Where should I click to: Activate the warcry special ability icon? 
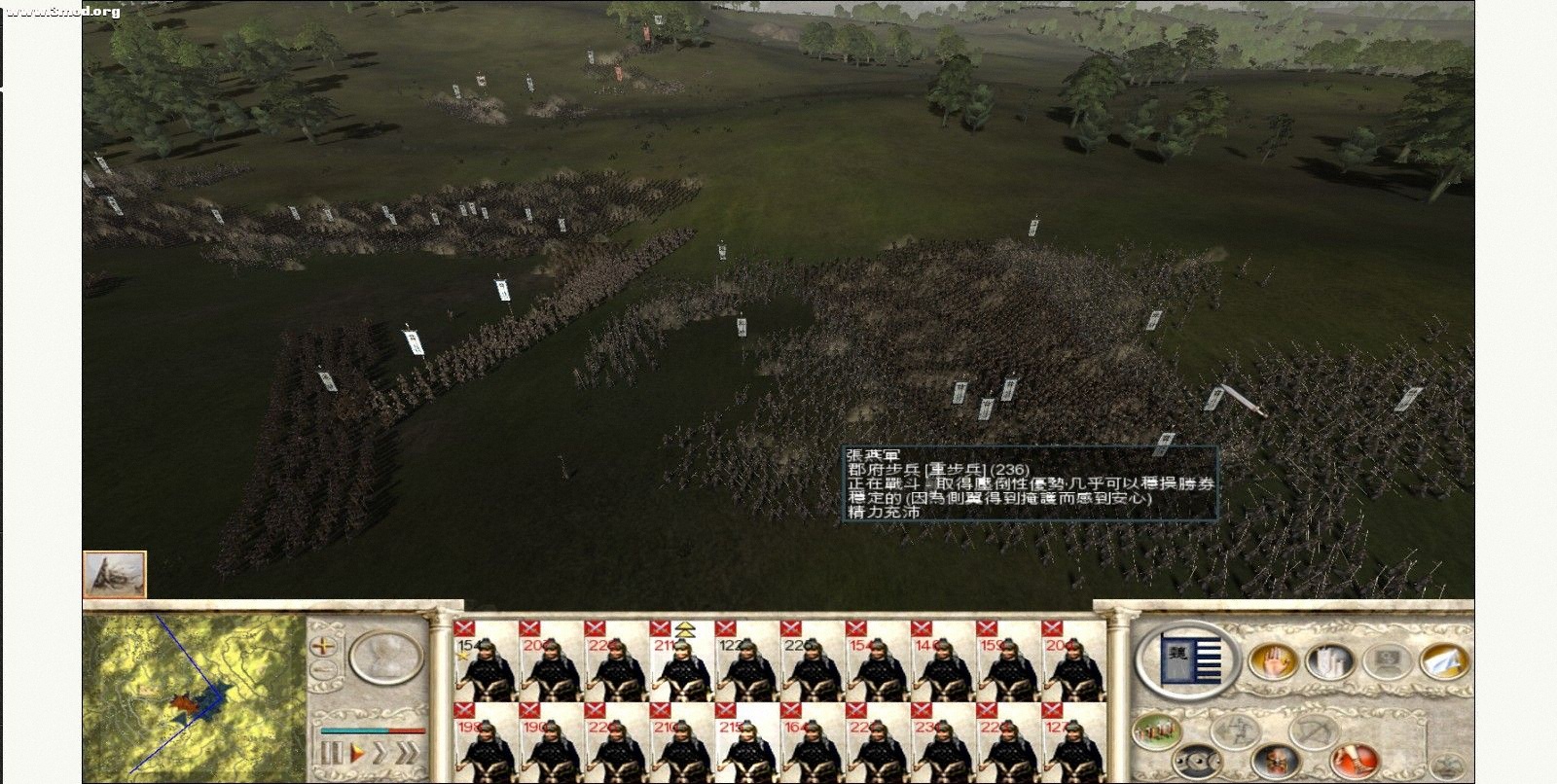click(1275, 761)
